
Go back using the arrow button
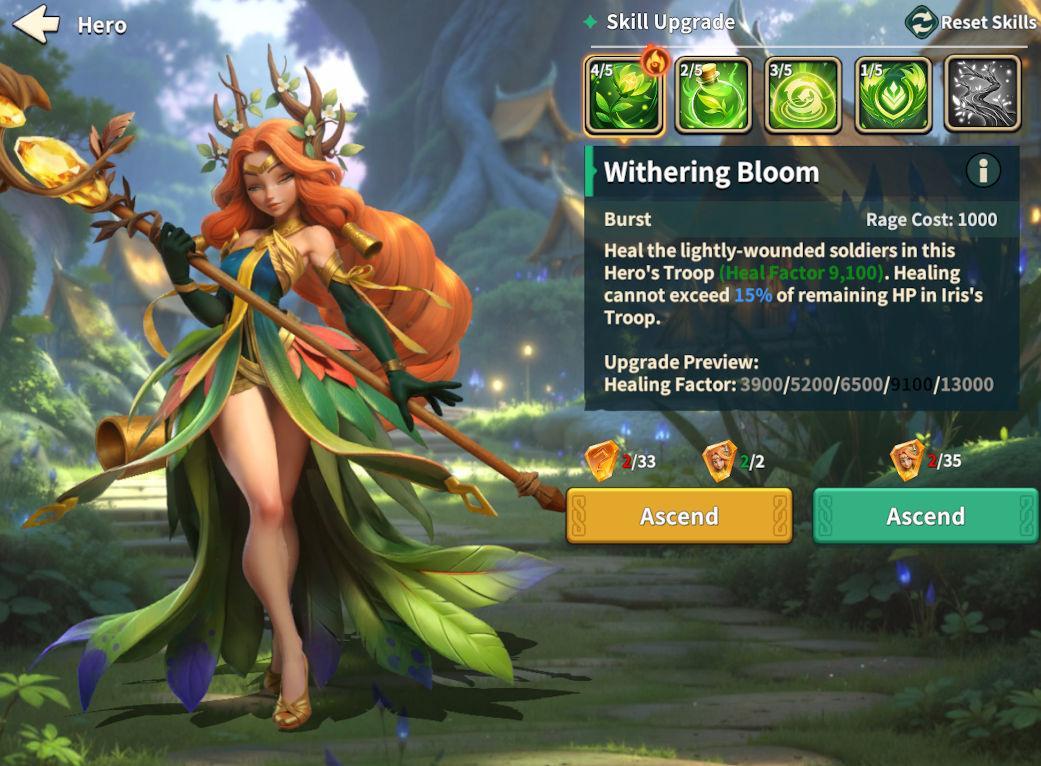pos(37,24)
